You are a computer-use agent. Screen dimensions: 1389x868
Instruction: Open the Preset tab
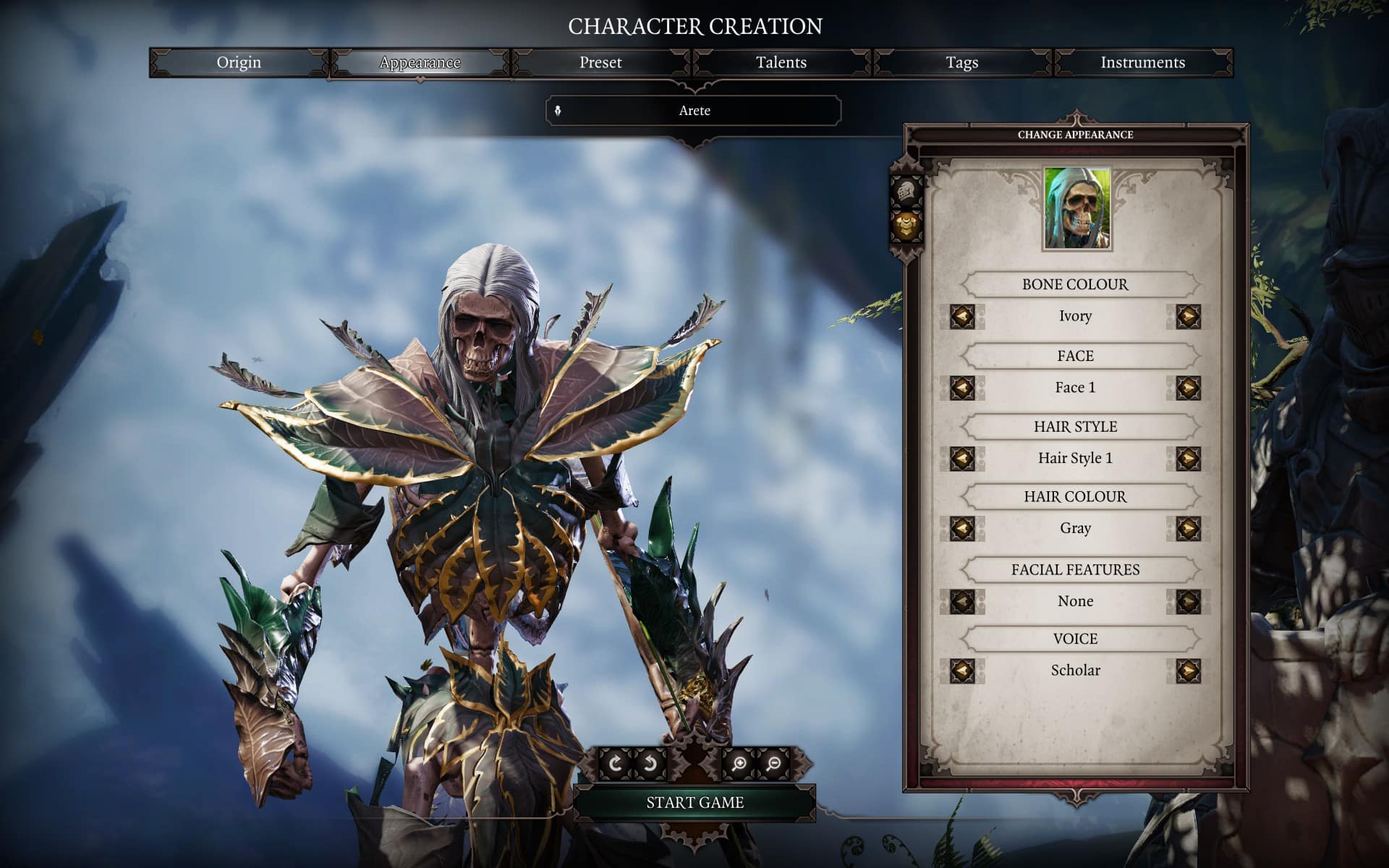tap(600, 63)
